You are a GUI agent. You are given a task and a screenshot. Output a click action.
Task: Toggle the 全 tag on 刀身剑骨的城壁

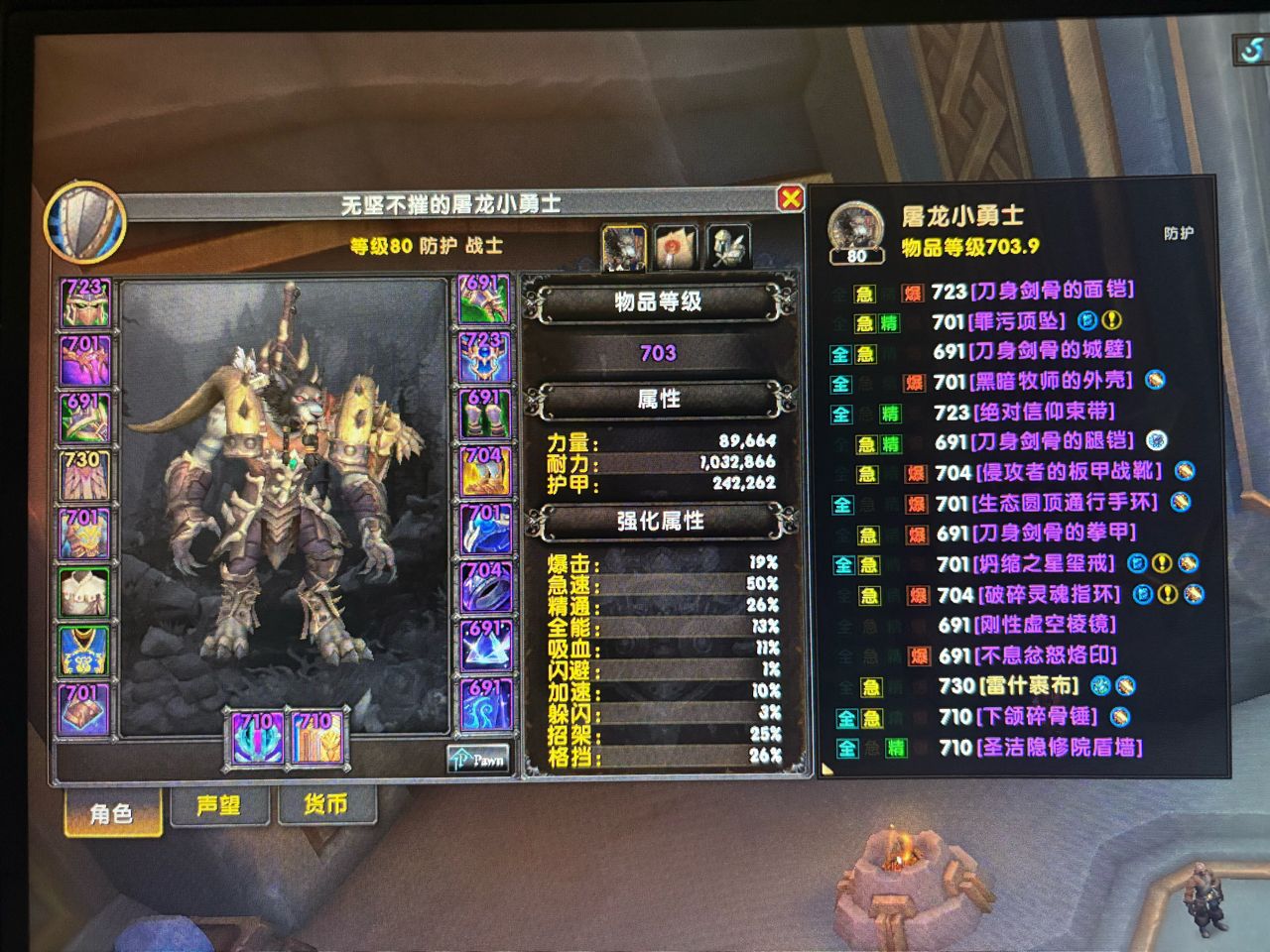point(840,352)
